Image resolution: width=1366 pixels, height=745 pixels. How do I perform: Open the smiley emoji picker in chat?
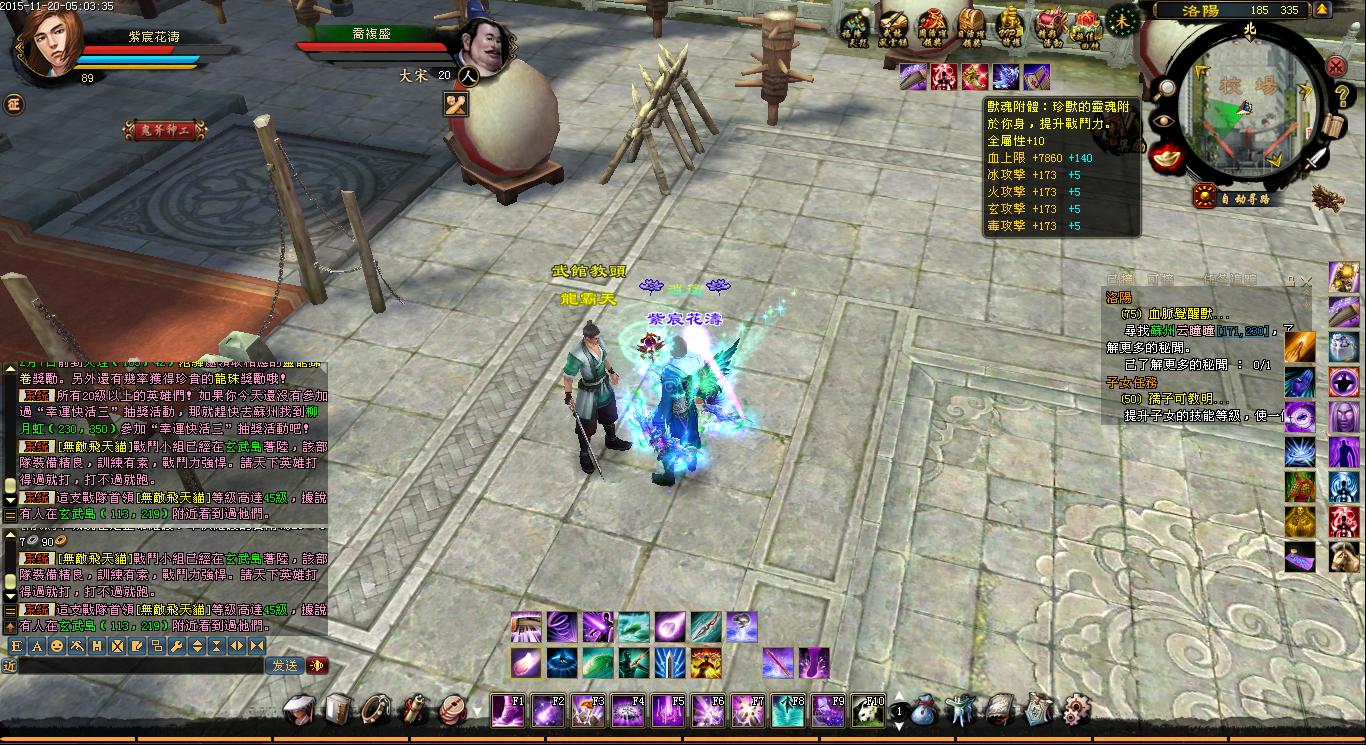[x=58, y=646]
